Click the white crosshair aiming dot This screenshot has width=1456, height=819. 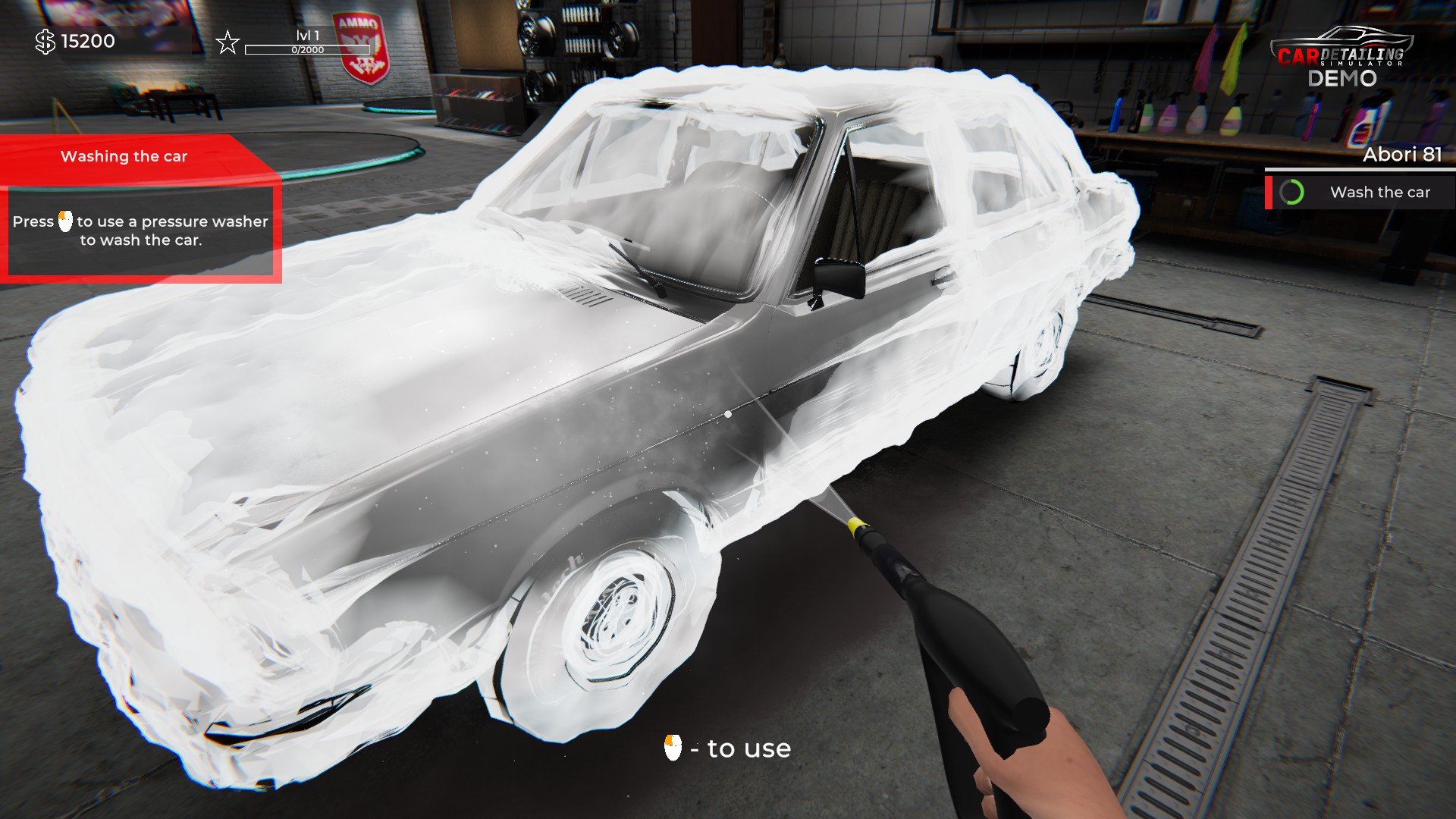727,413
